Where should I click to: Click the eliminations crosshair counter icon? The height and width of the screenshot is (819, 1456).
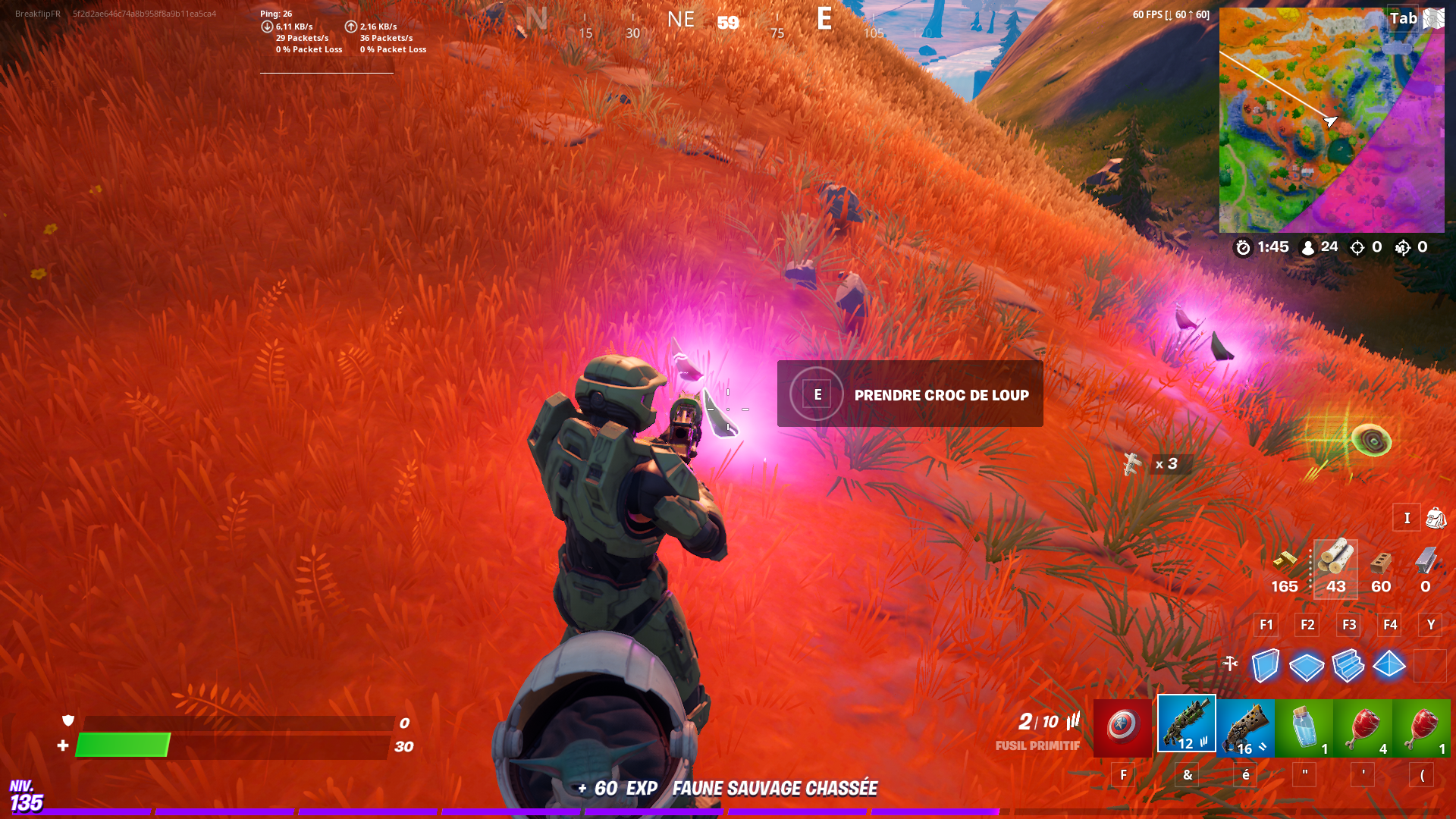click(1357, 246)
